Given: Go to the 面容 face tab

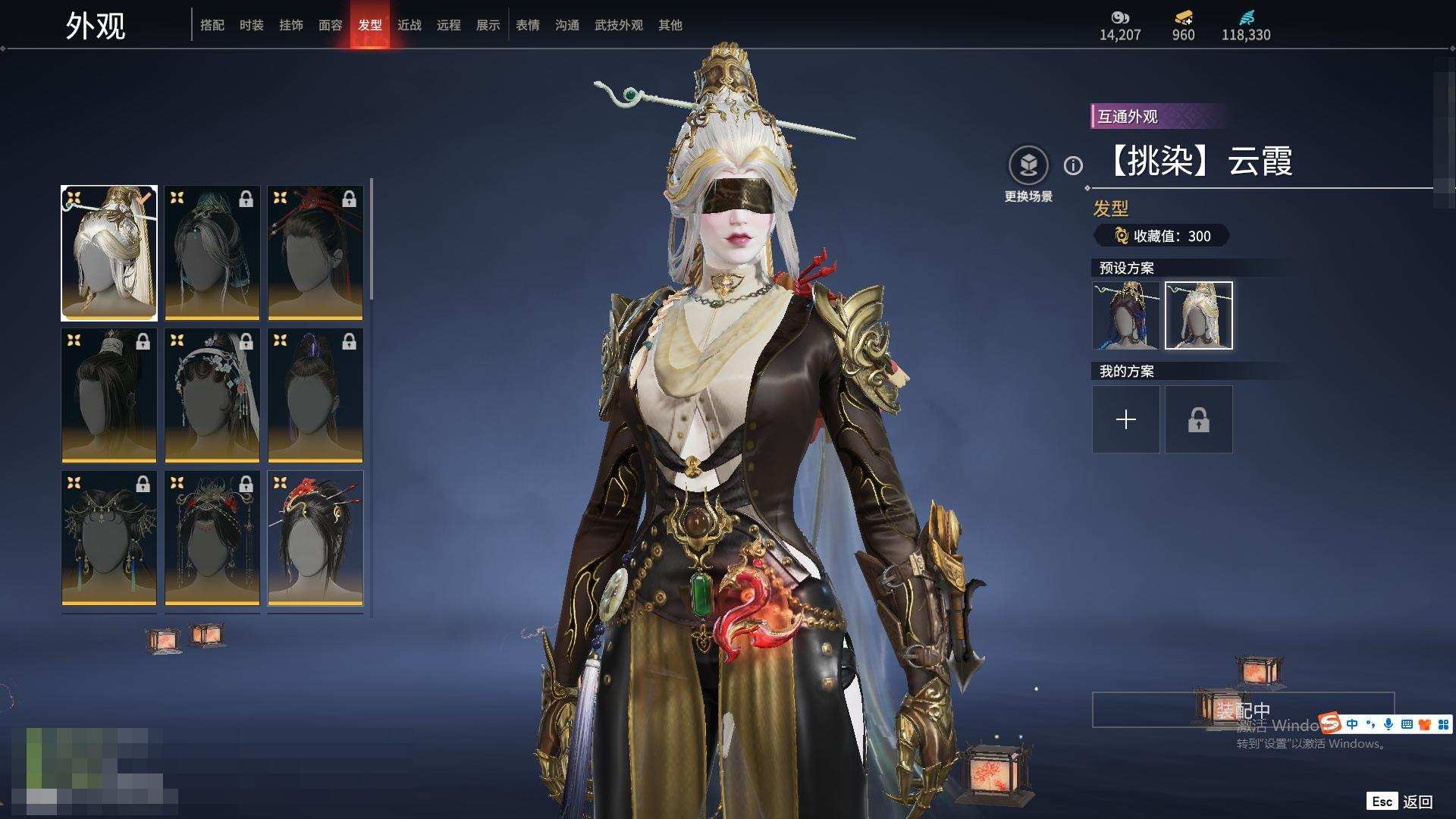Looking at the screenshot, I should [x=331, y=25].
